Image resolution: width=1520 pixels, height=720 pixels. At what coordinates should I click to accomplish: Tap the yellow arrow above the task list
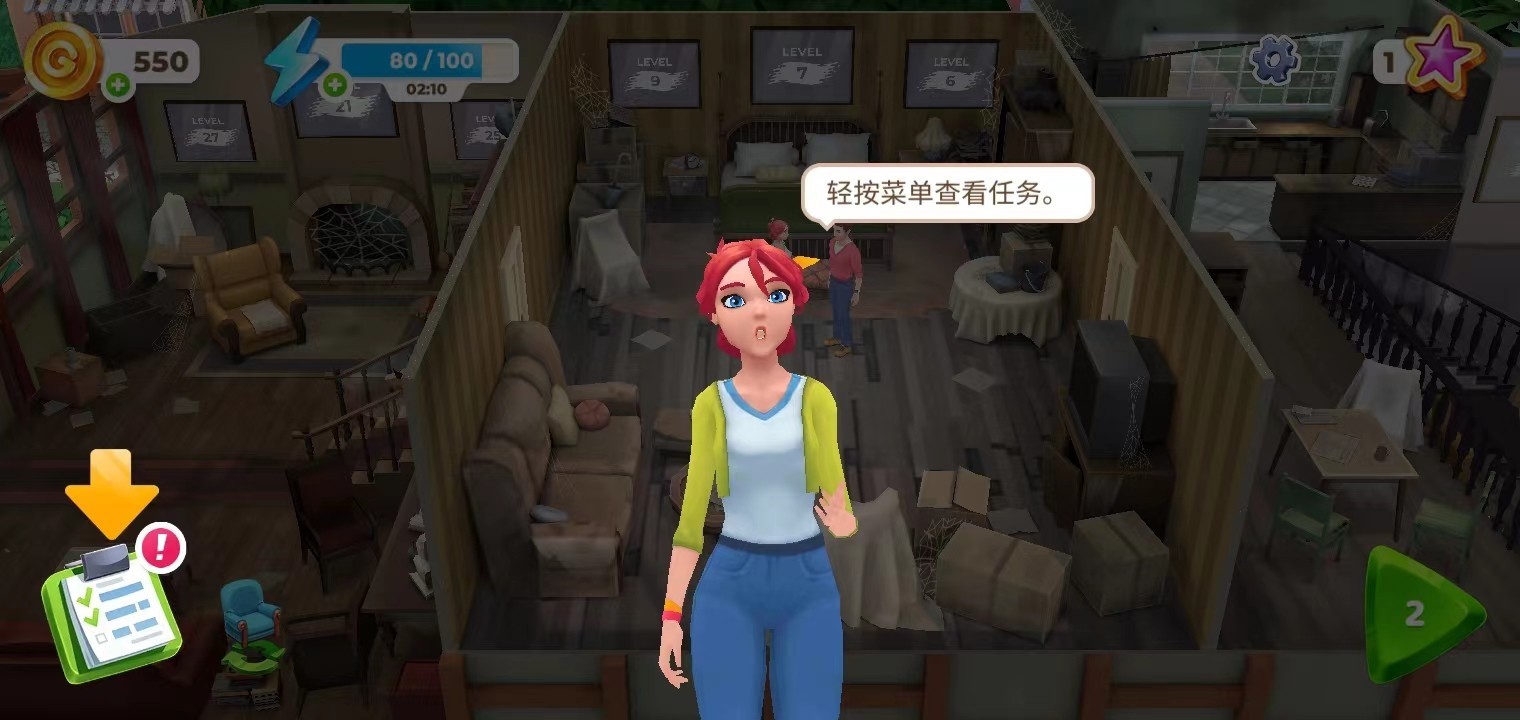pos(111,493)
